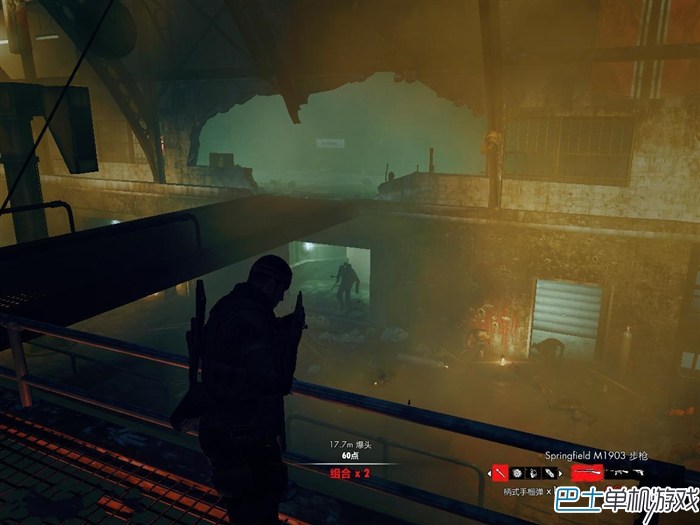Screen dimensions: 700x525
Task: Click the left arrow of the item selector
Action: click(489, 473)
